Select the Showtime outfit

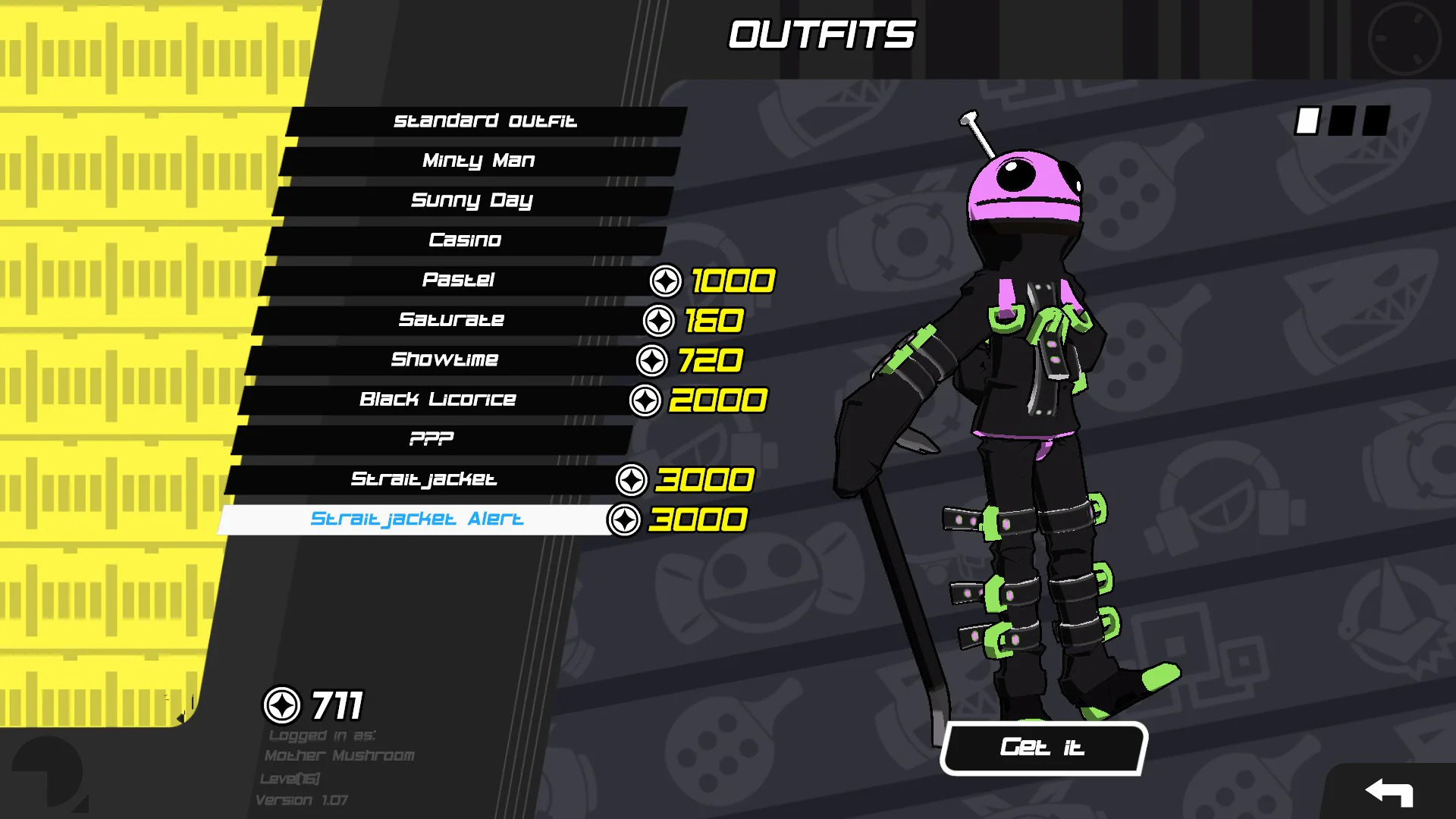point(444,359)
